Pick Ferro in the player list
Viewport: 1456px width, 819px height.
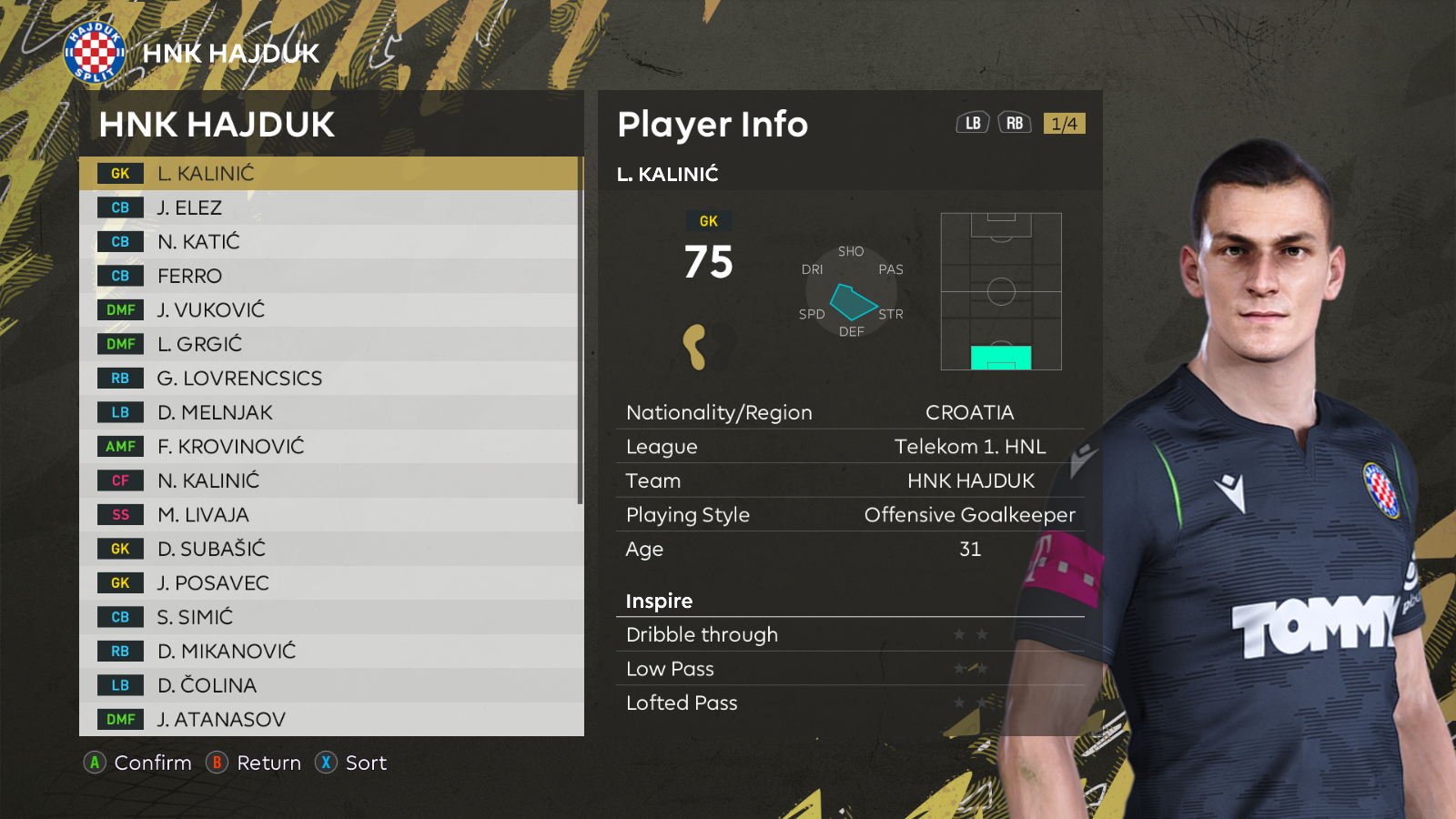pos(329,276)
